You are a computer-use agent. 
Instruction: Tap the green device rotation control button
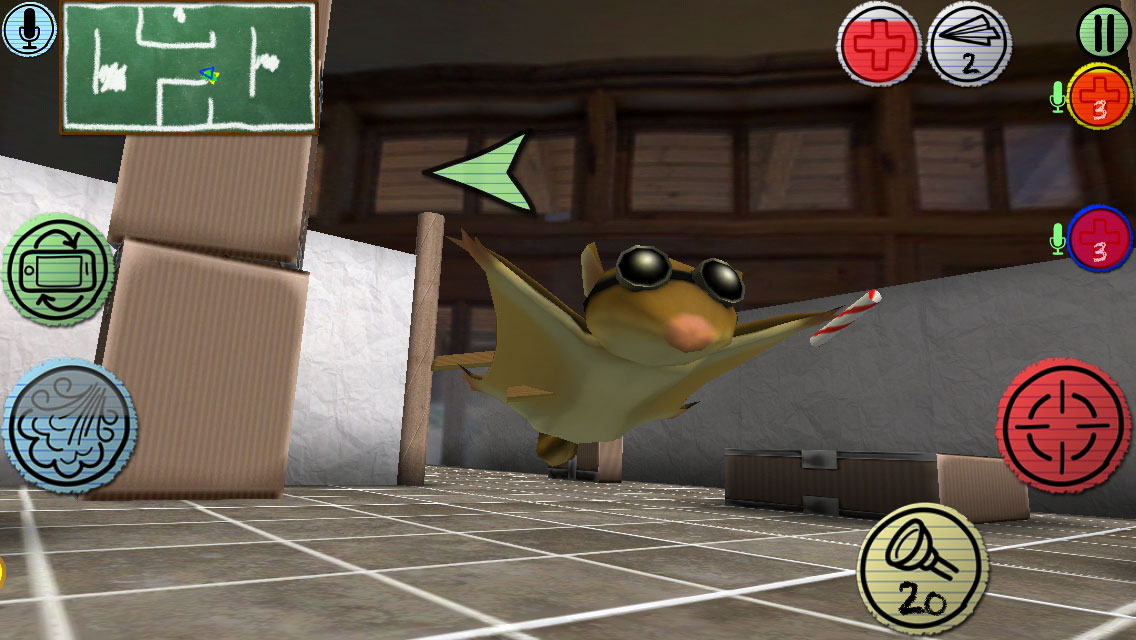pos(59,270)
